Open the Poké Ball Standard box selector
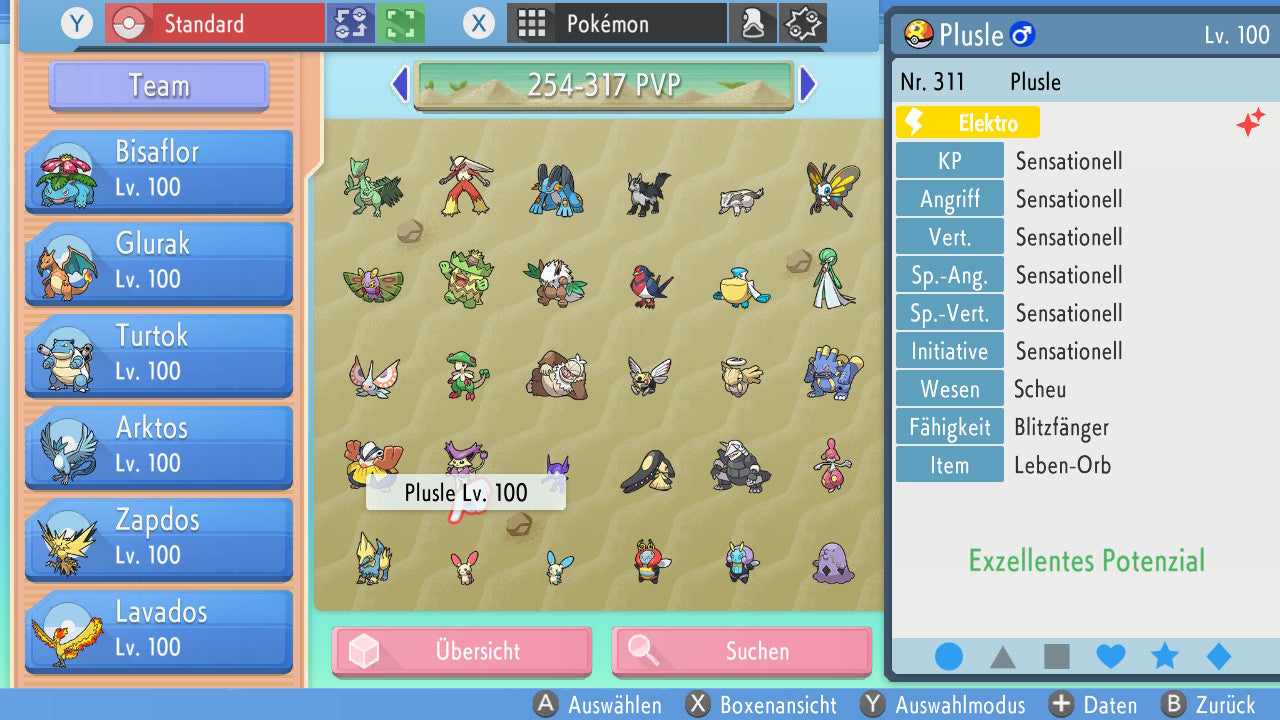 point(213,22)
